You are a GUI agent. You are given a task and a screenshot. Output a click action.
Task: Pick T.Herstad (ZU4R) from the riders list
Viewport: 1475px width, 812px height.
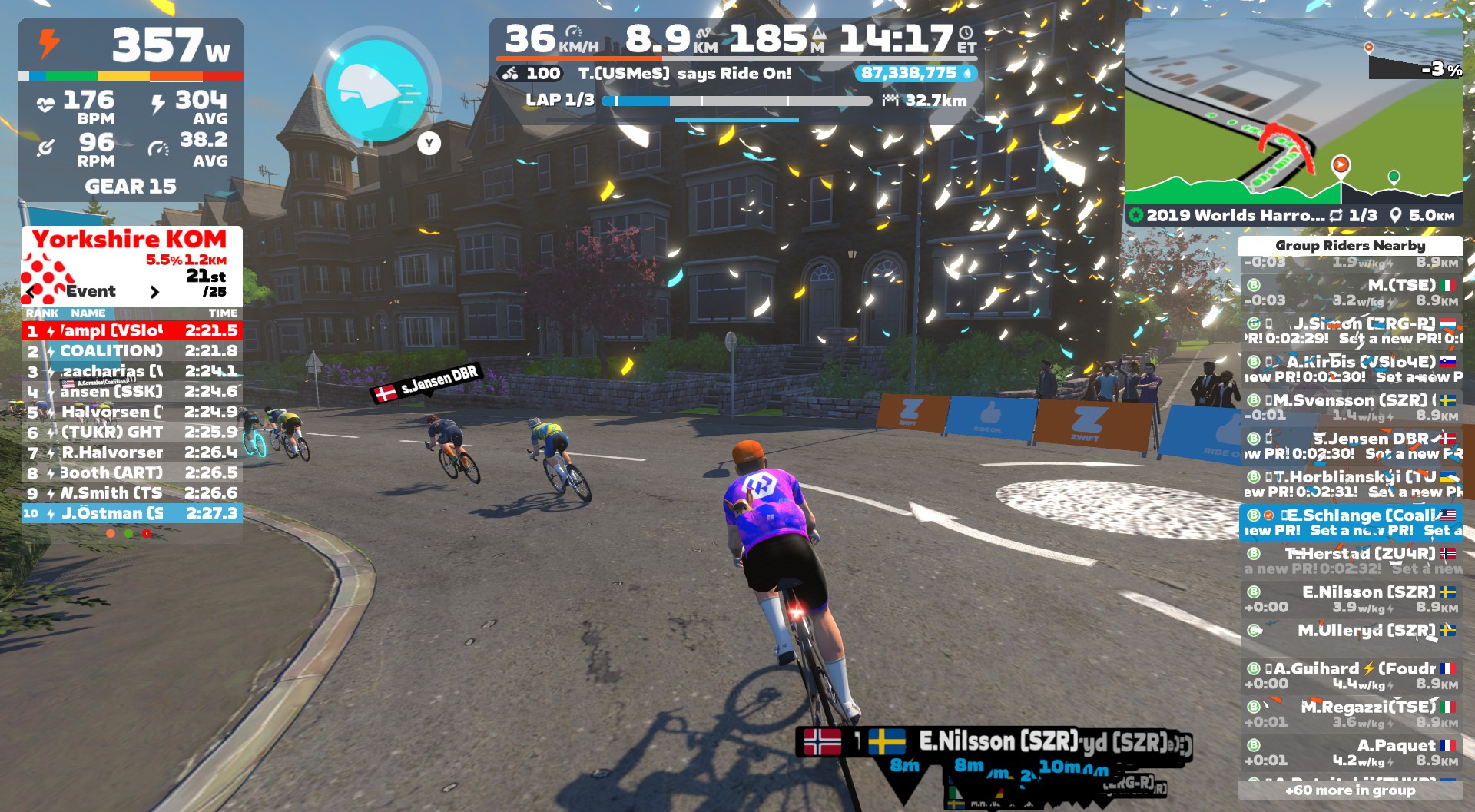[x=1351, y=561]
